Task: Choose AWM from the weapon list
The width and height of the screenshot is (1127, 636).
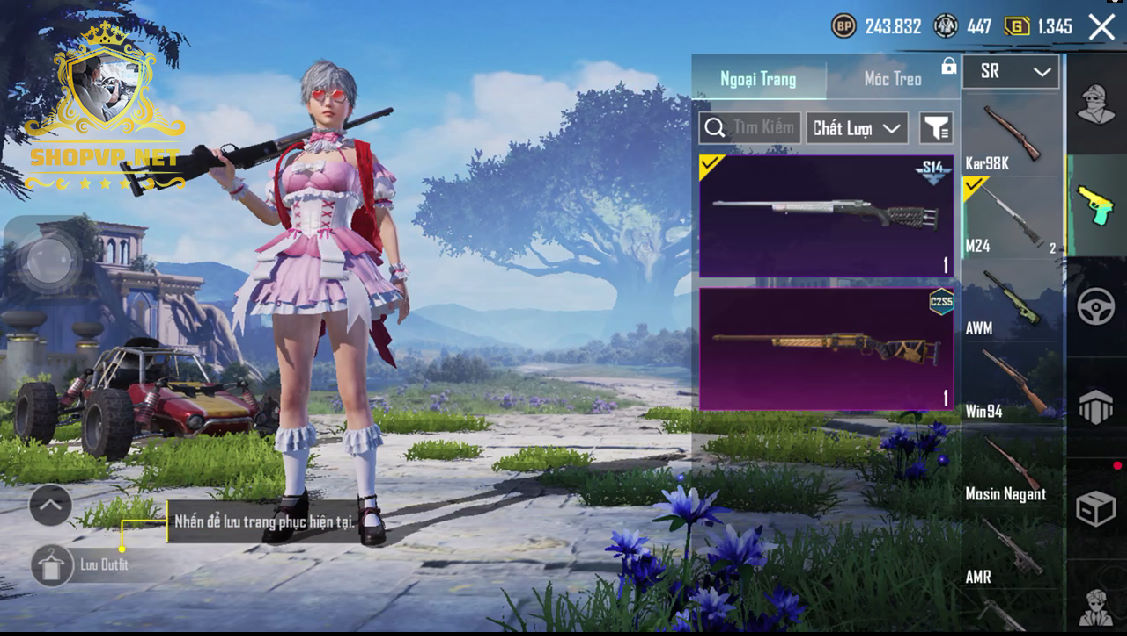Action: coord(1011,300)
